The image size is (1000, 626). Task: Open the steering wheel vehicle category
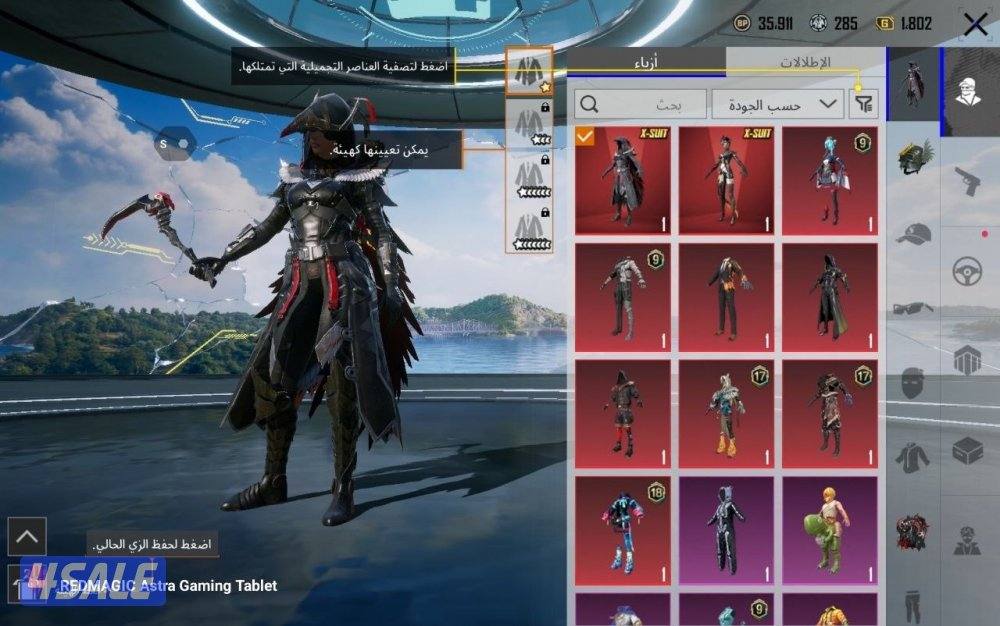[x=967, y=271]
